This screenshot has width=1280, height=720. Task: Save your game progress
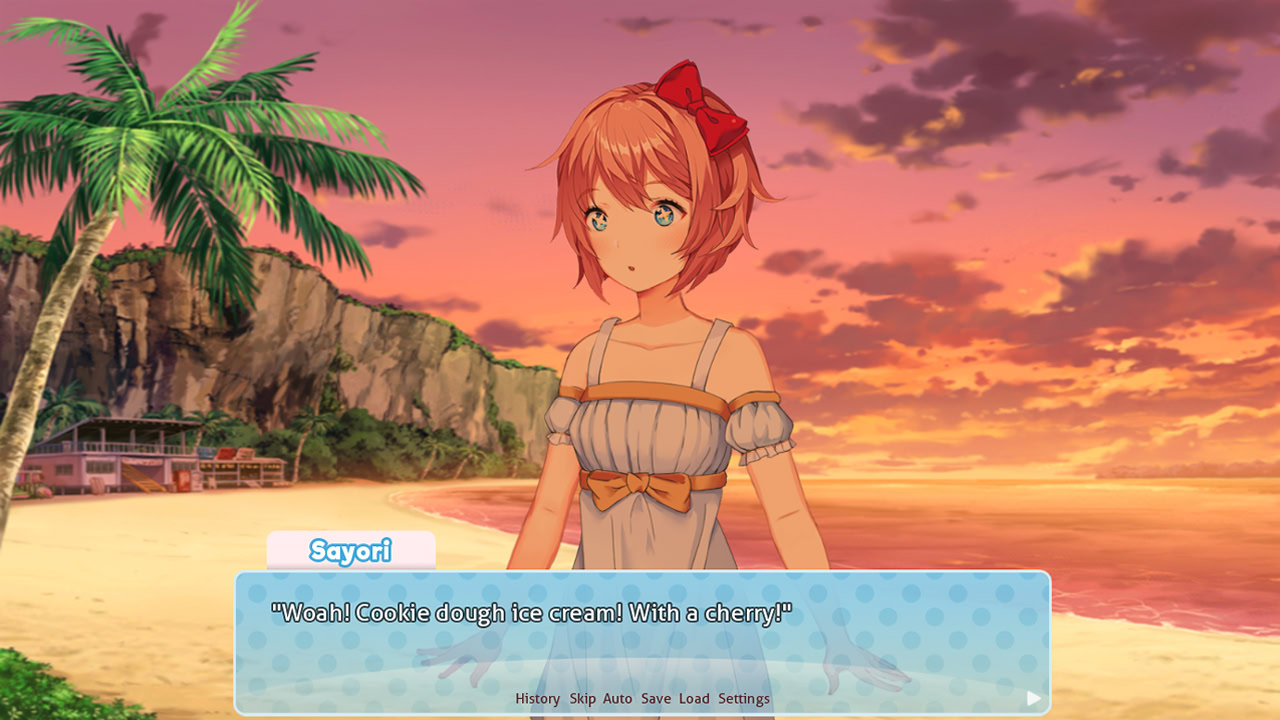click(655, 699)
